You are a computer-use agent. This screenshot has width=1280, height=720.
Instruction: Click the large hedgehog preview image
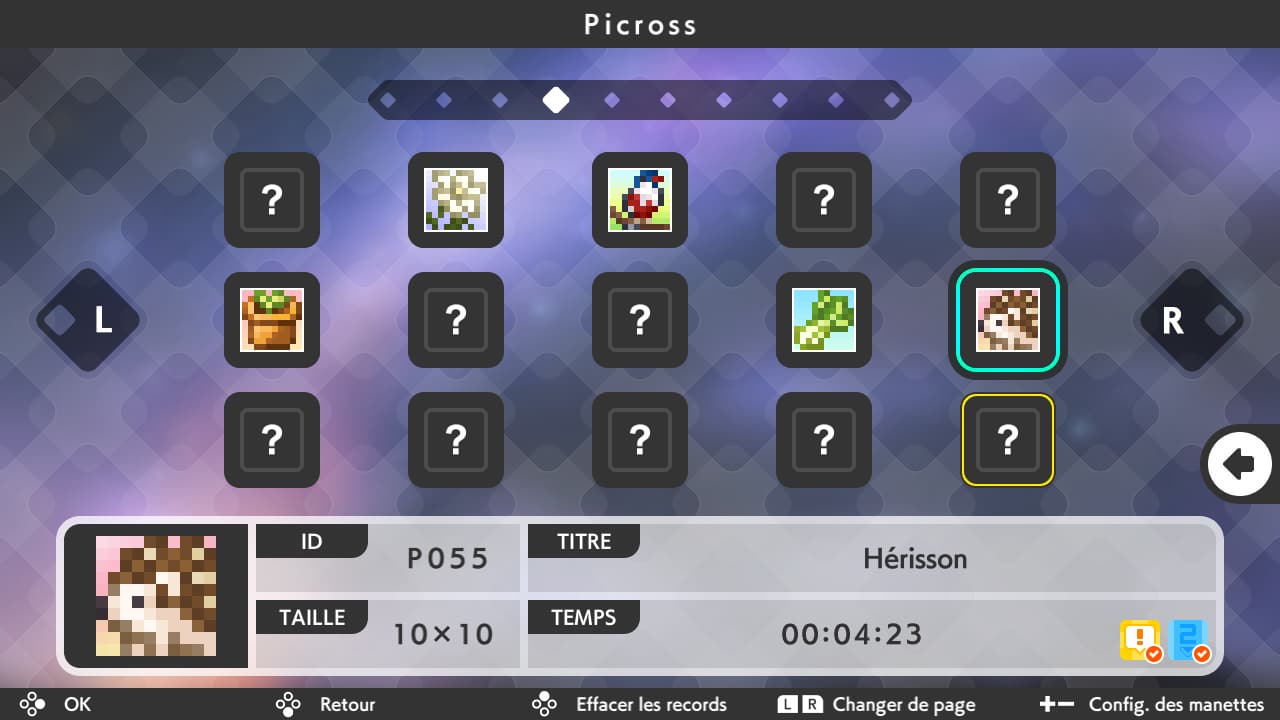click(156, 595)
